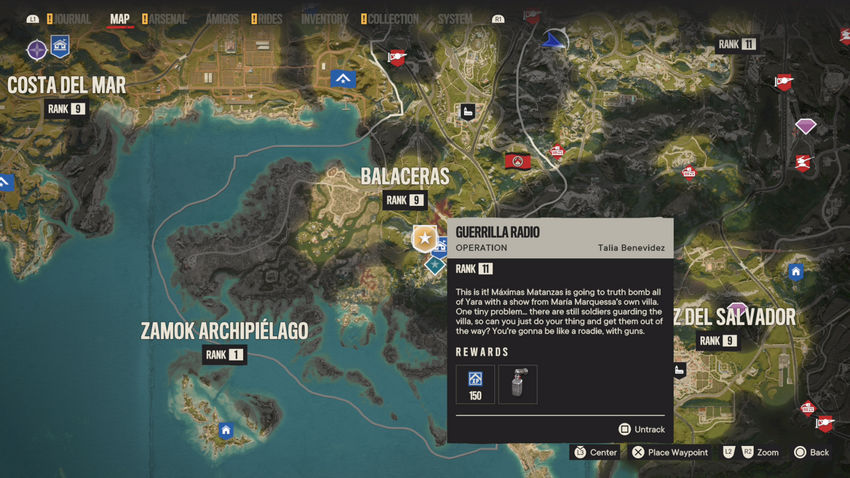
Task: Click the purple diamond marker near Rank 11
Action: click(x=805, y=125)
